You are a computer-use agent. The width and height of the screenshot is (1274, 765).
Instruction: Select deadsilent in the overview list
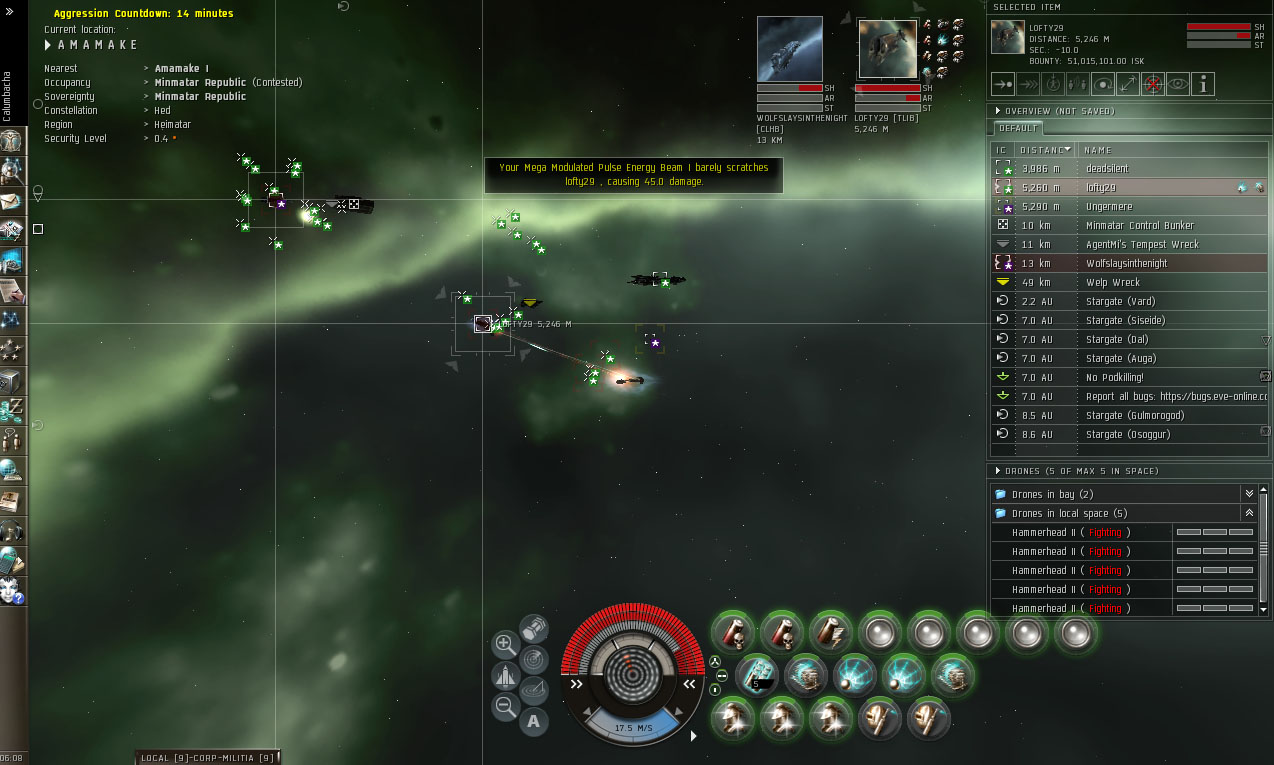tap(1107, 168)
